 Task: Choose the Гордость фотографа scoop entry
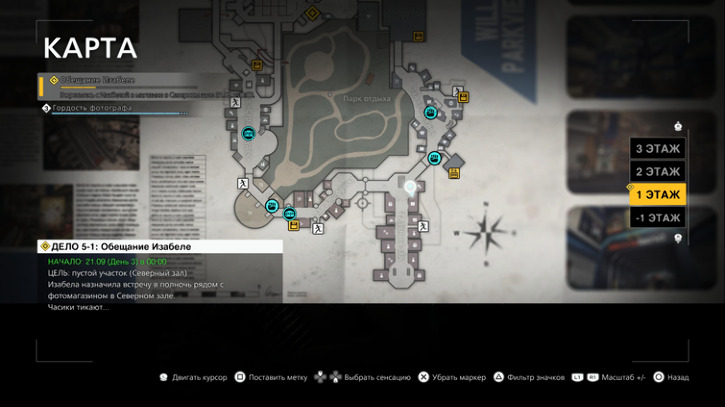pos(92,108)
